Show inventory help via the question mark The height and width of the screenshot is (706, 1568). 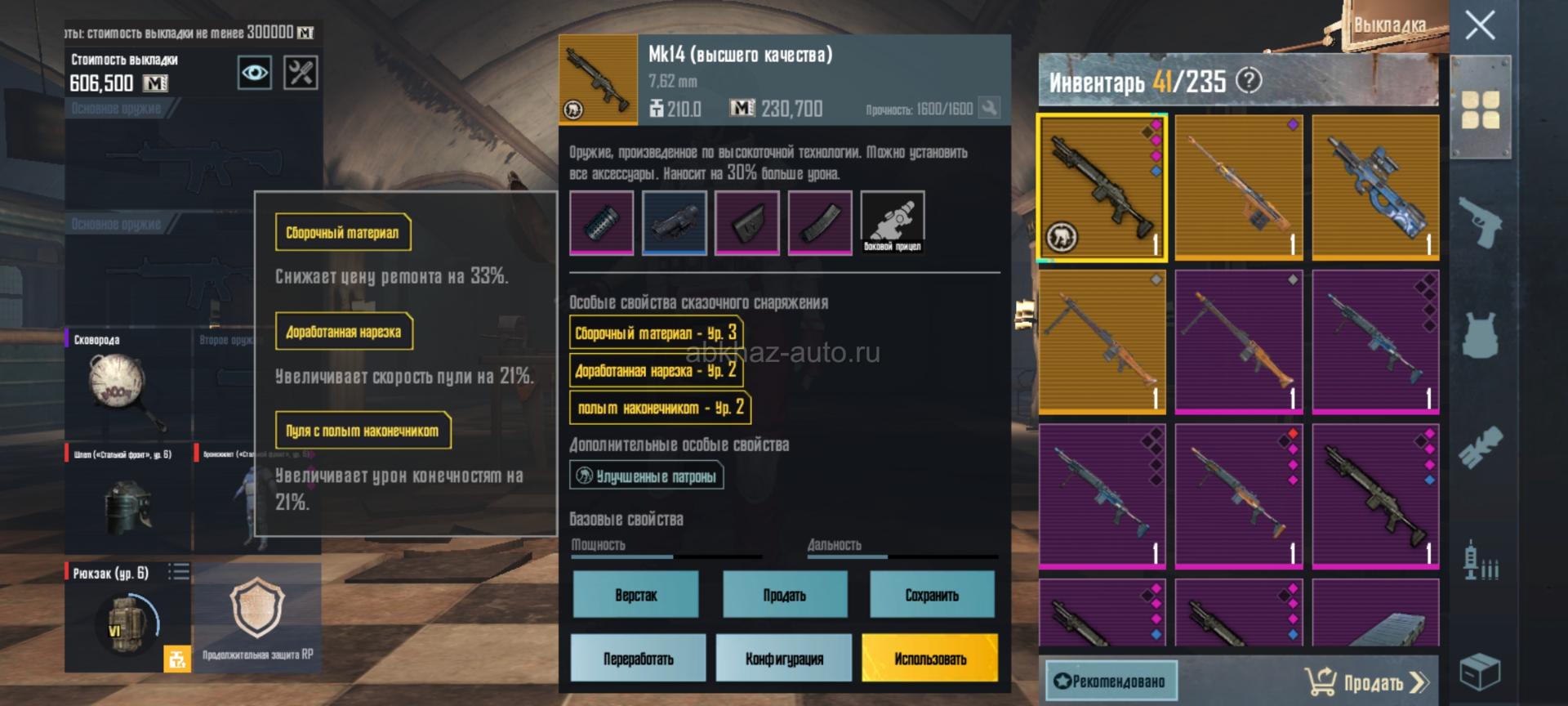[1249, 80]
